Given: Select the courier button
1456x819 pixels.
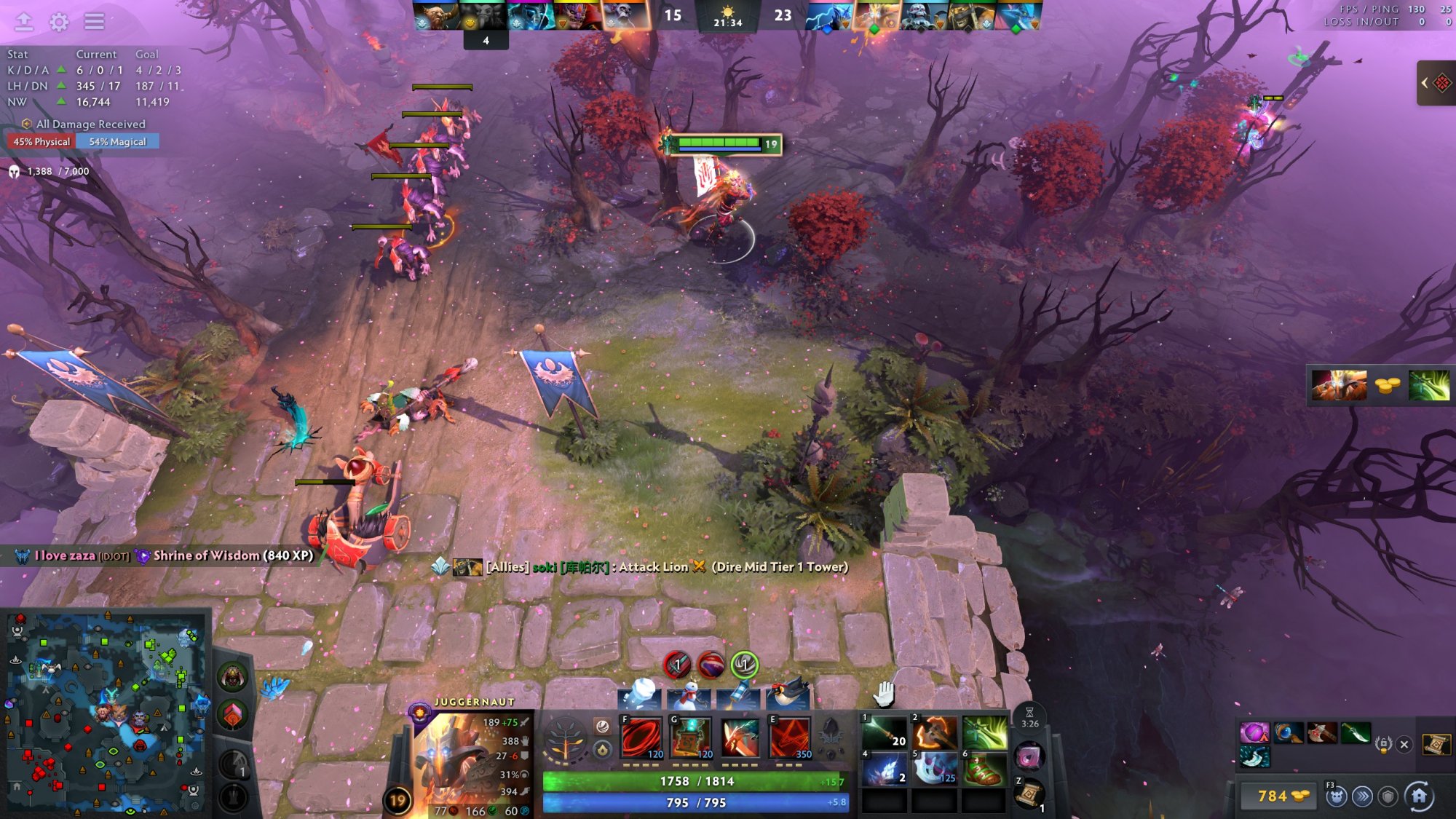Looking at the screenshot, I should (x=1335, y=797).
